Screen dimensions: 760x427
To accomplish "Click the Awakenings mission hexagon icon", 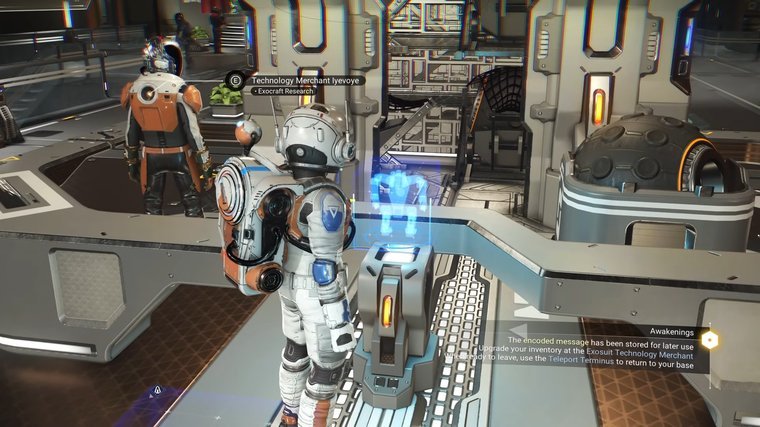I will tap(708, 339).
